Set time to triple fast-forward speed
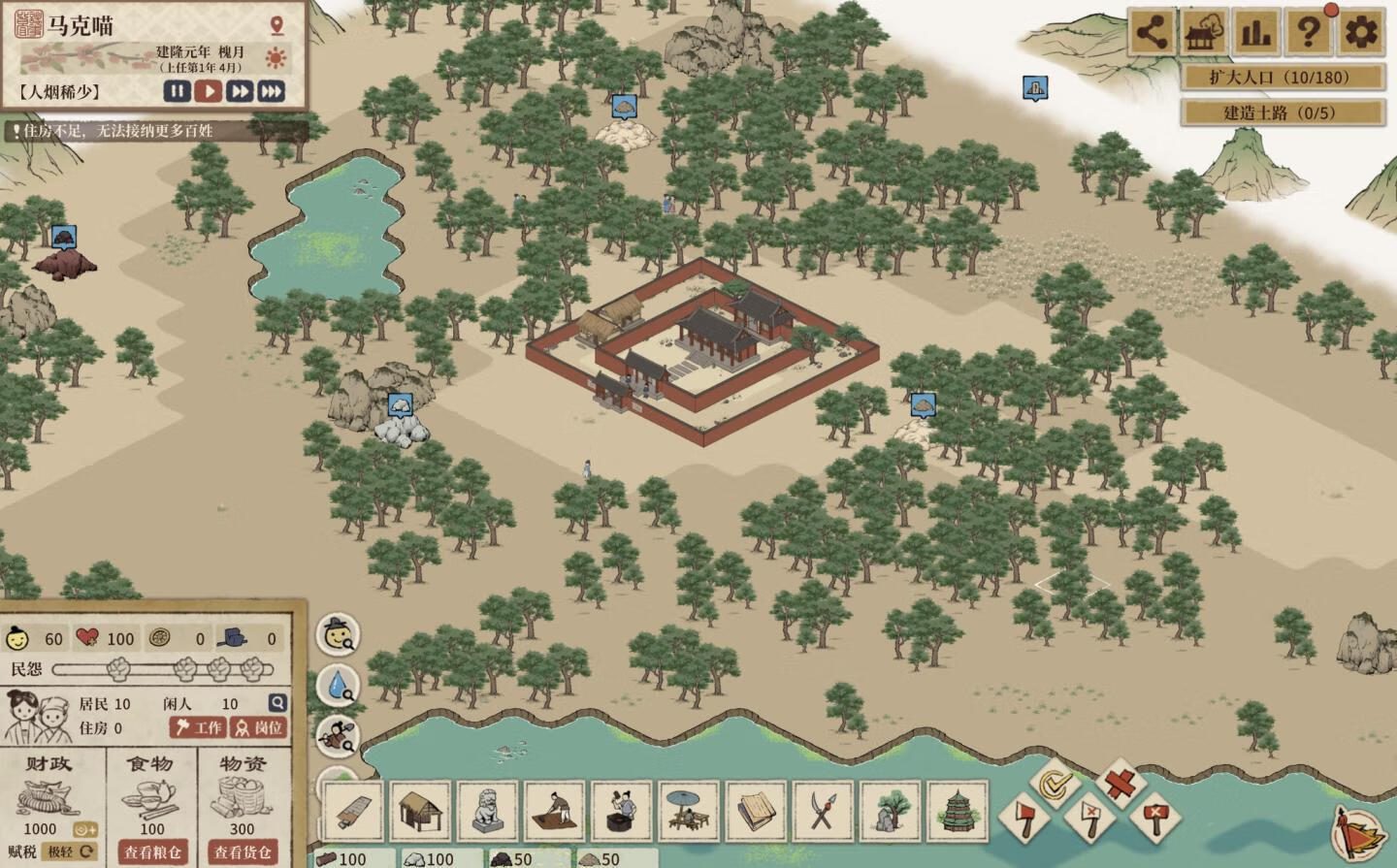The width and height of the screenshot is (1397, 868). [271, 91]
